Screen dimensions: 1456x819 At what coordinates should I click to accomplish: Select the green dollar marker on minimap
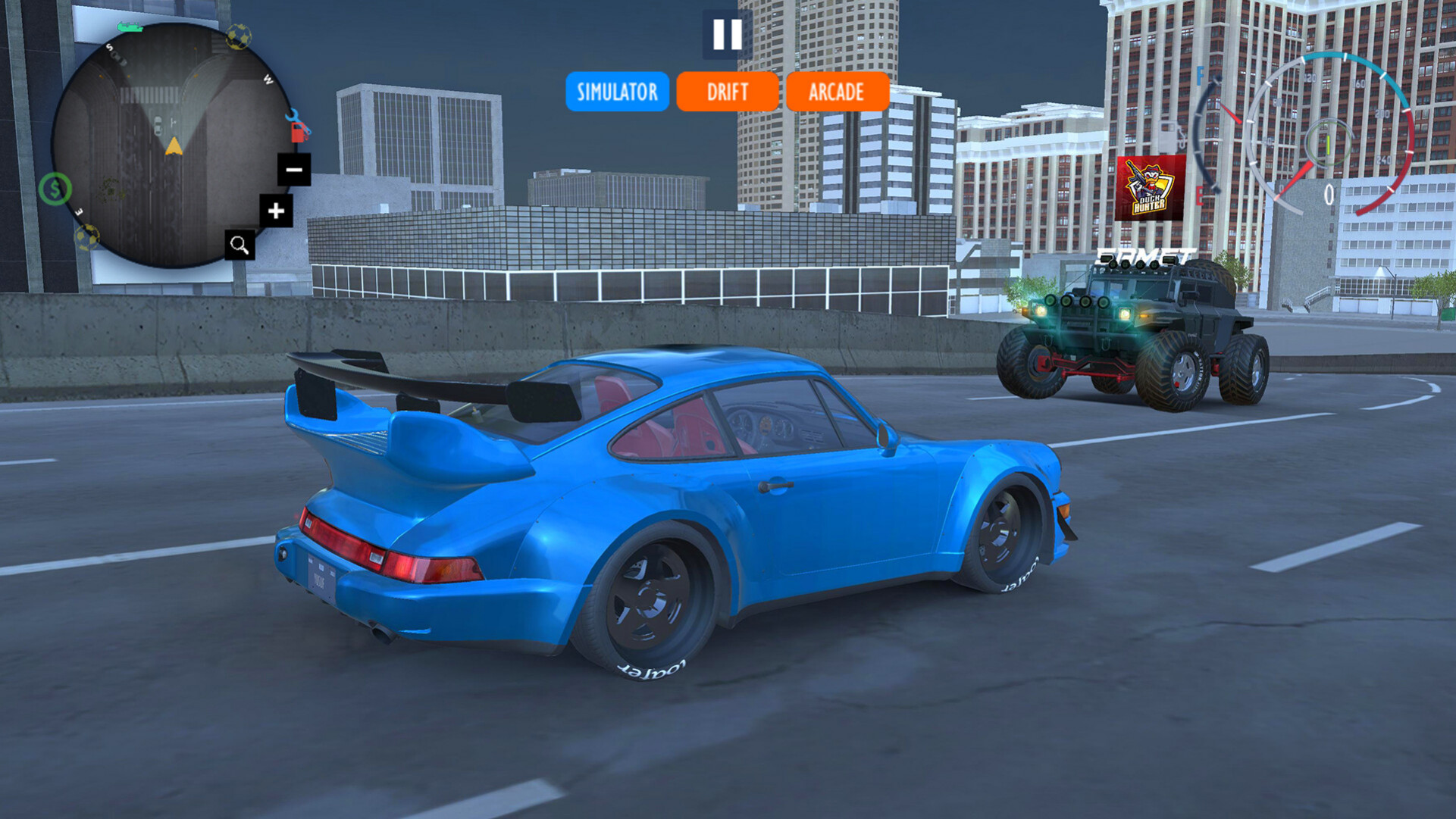coord(55,189)
